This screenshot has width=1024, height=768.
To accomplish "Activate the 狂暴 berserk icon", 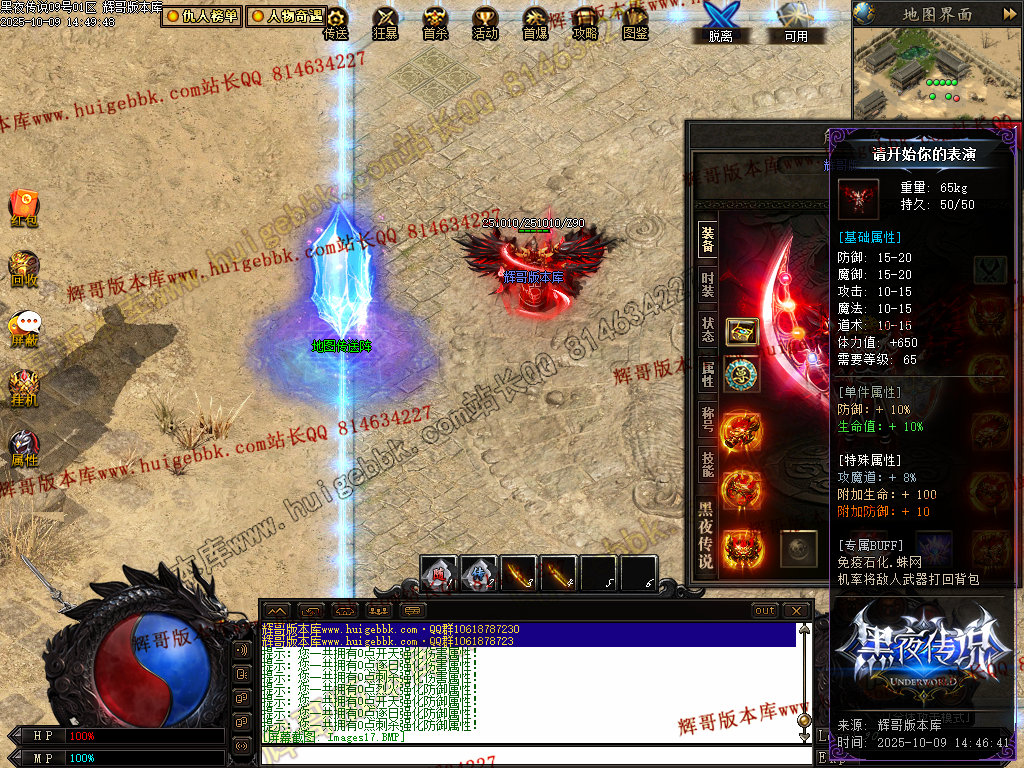I will 385,22.
